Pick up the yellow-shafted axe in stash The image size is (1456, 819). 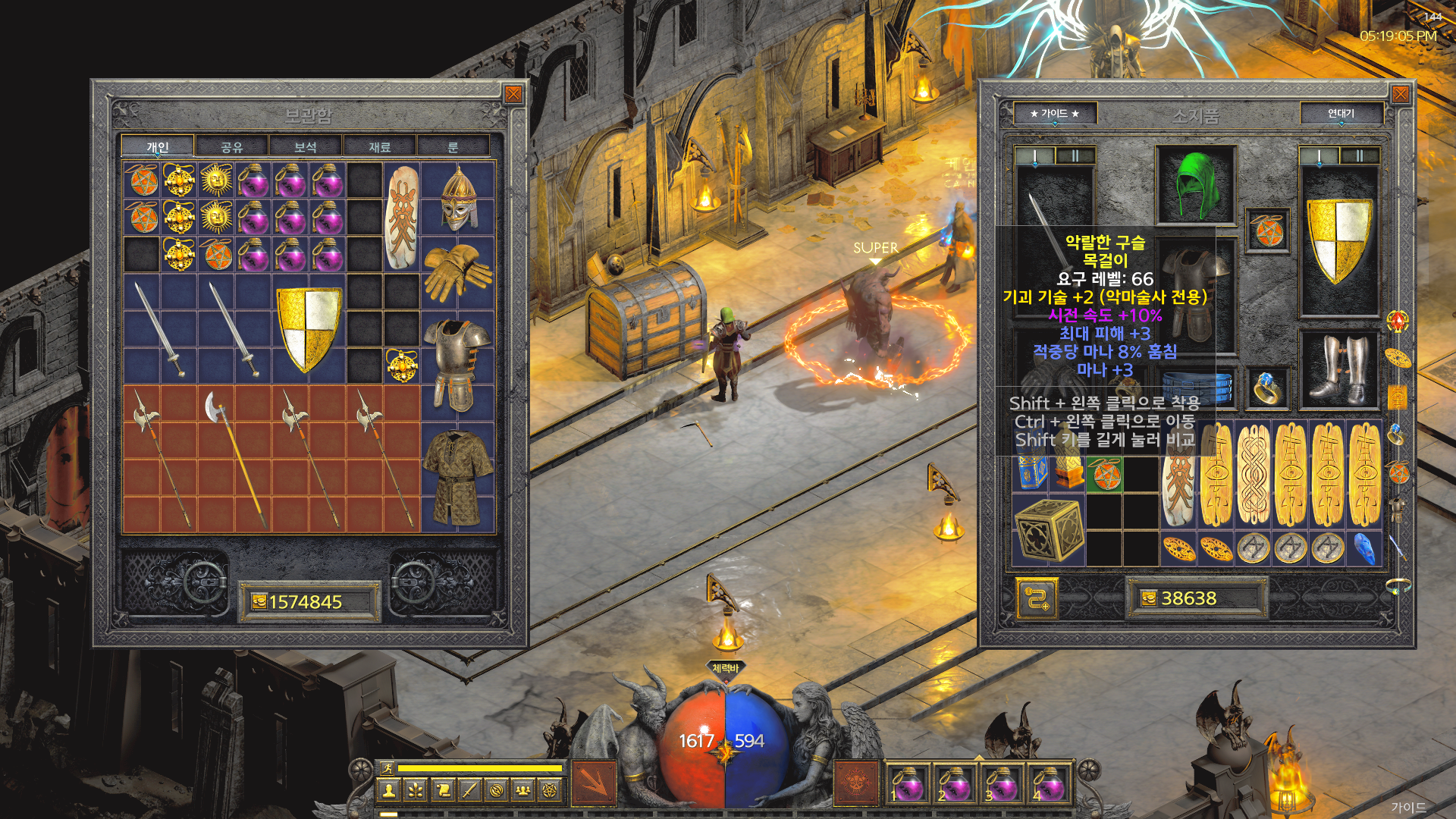[235, 459]
